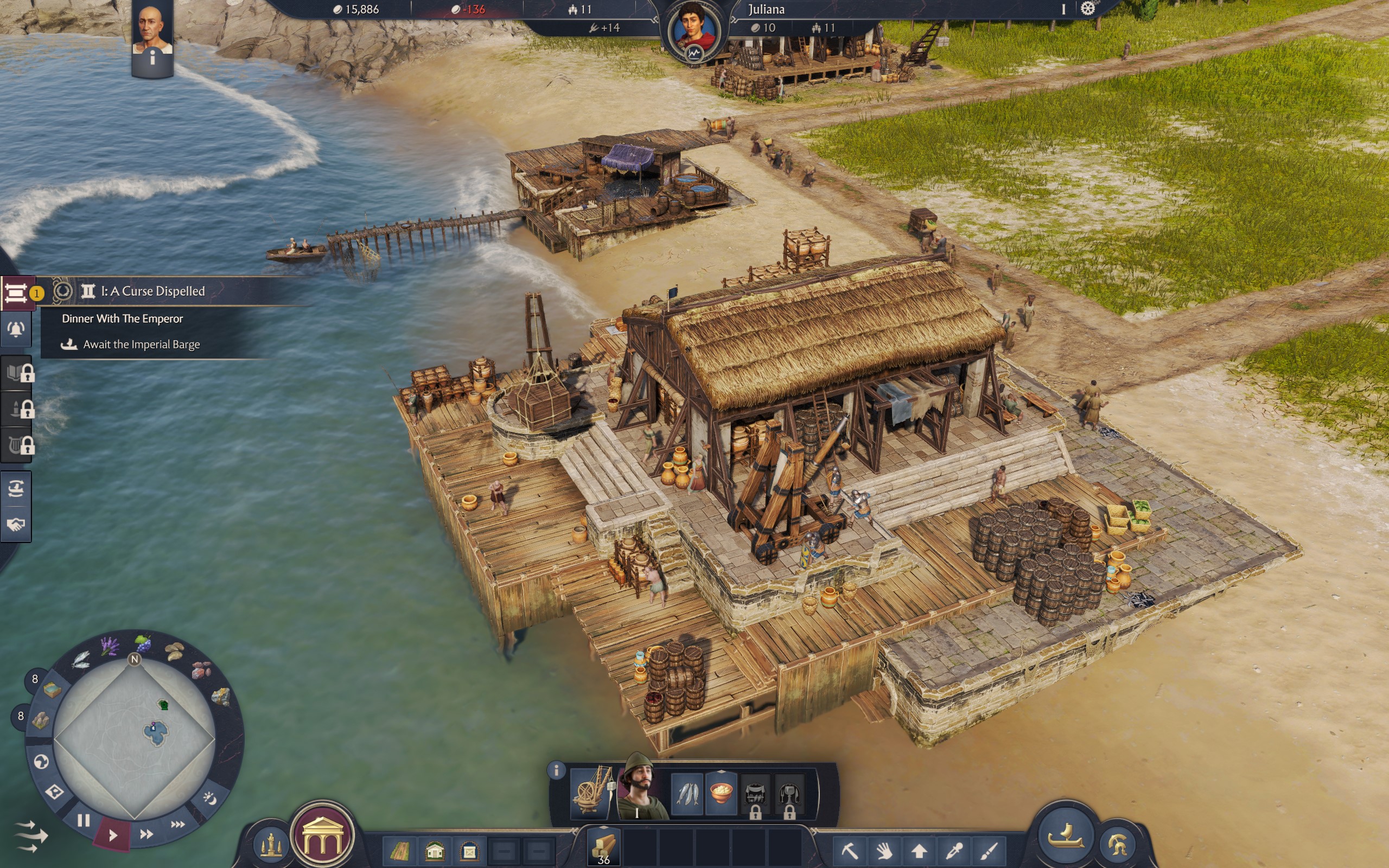Open the world globe map
Viewport: 1389px width, 868px height.
tap(41, 762)
